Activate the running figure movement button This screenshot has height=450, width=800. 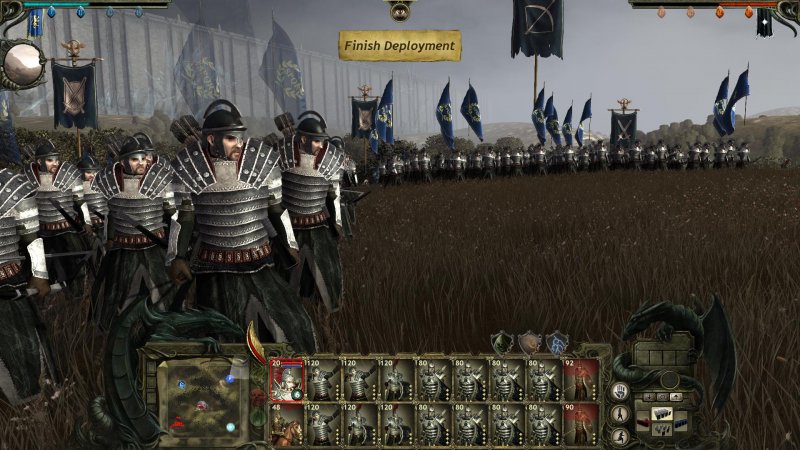point(621,436)
